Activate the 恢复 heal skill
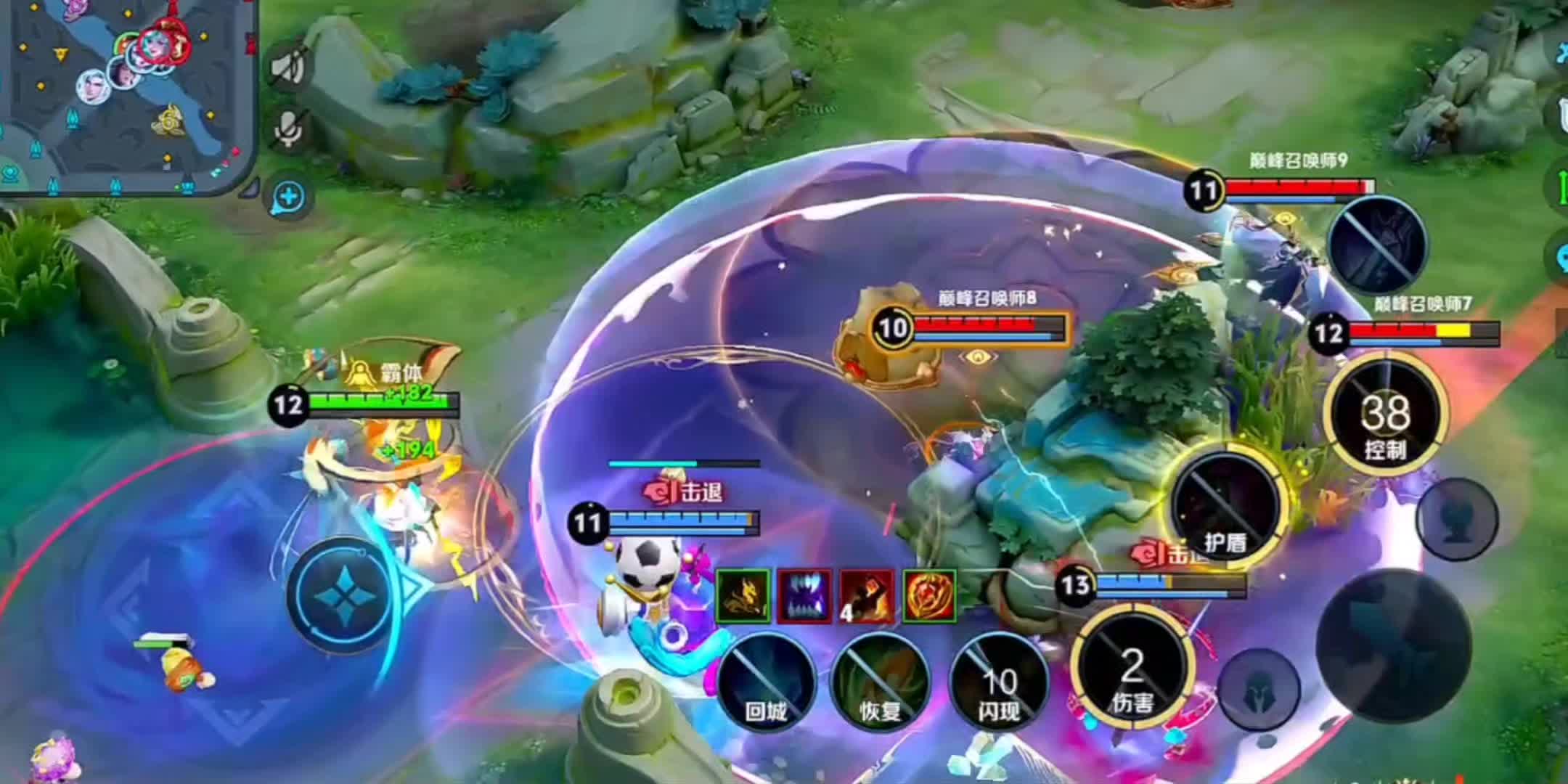Screen dimensions: 1568x784 coord(880,681)
